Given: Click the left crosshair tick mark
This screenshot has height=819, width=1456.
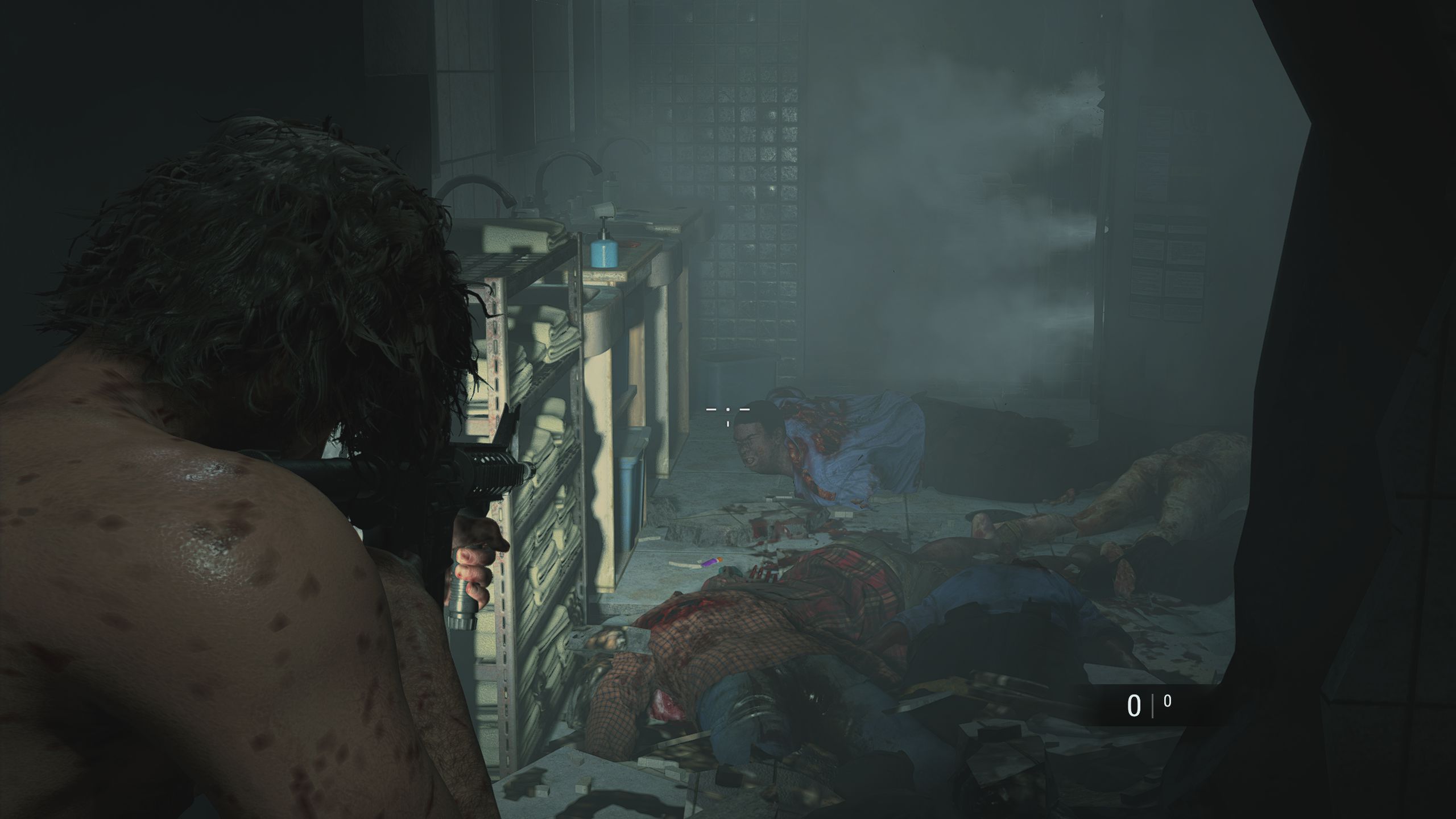Looking at the screenshot, I should pos(711,409).
